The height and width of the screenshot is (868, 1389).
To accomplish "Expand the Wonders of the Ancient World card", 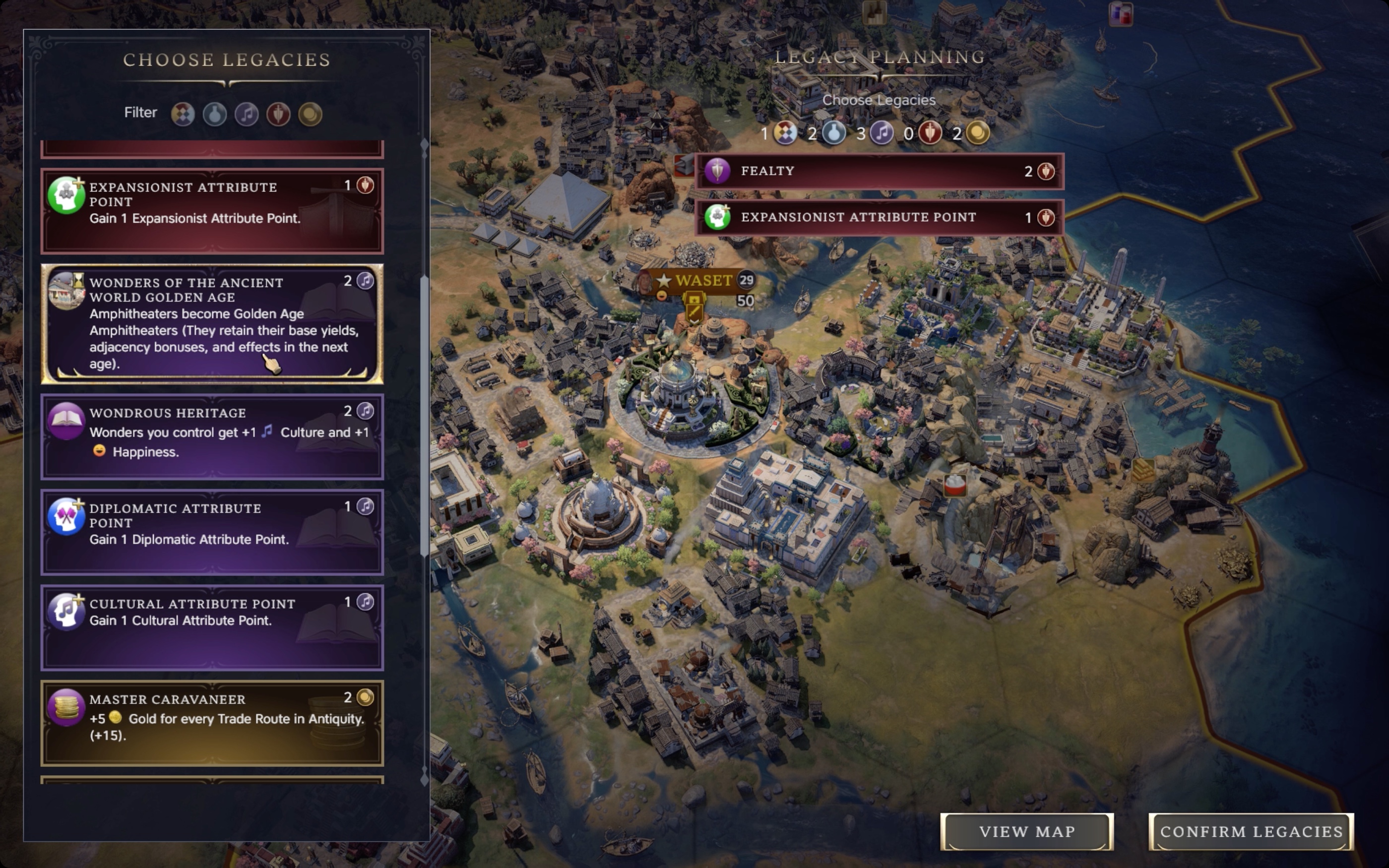I will coord(212,323).
